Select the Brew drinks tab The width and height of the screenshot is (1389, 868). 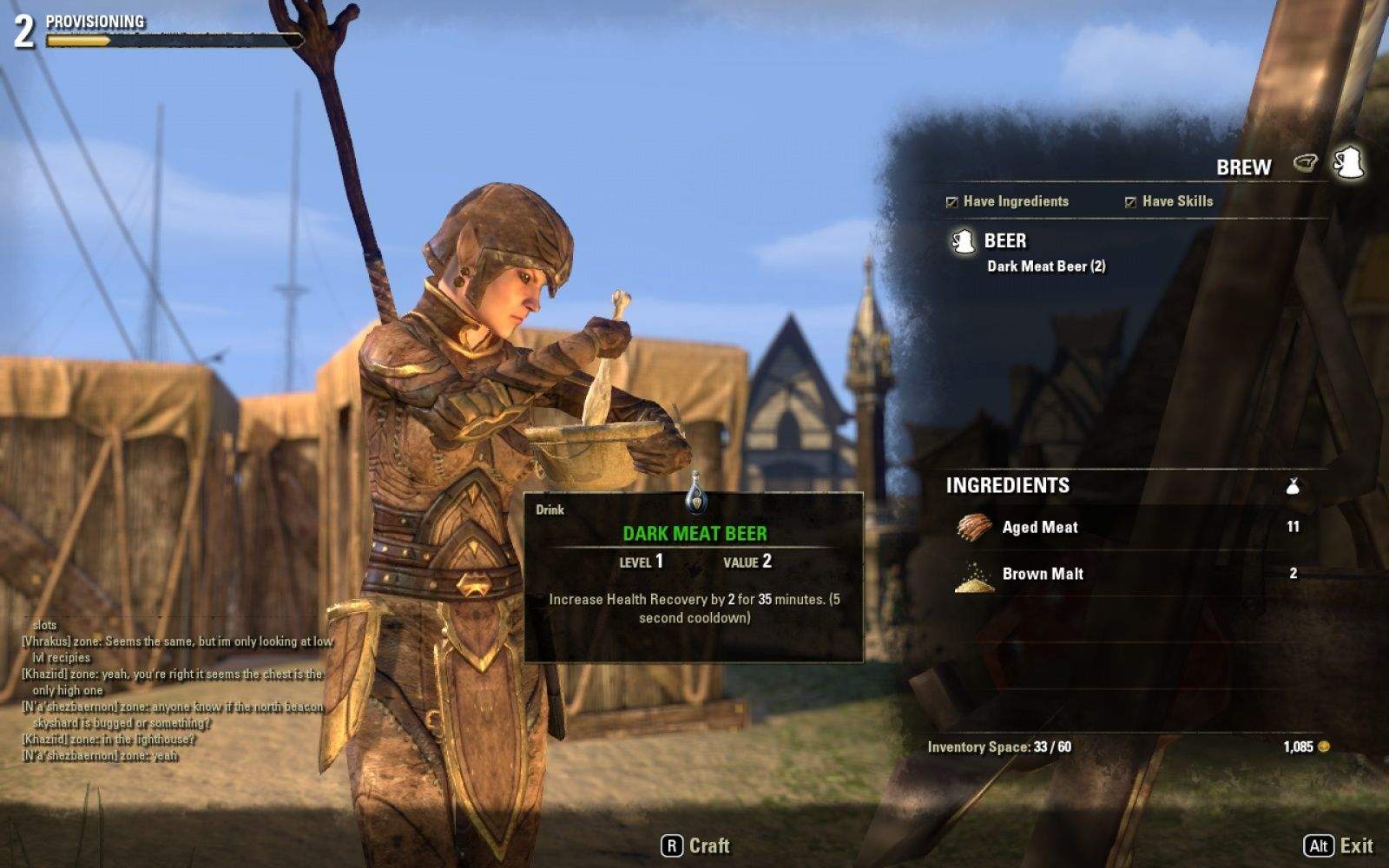[1349, 163]
